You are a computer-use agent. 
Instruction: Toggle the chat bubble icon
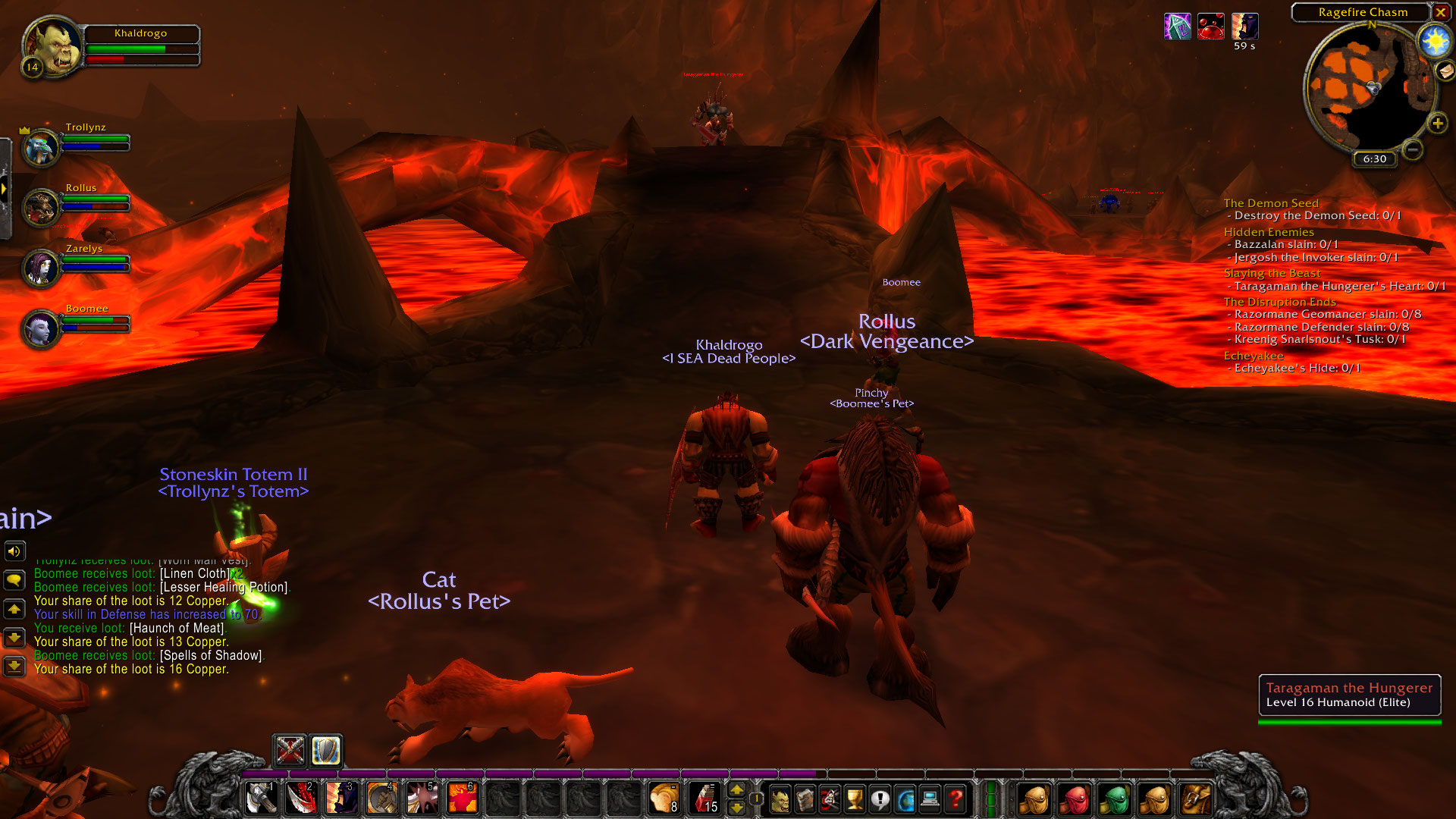15,579
